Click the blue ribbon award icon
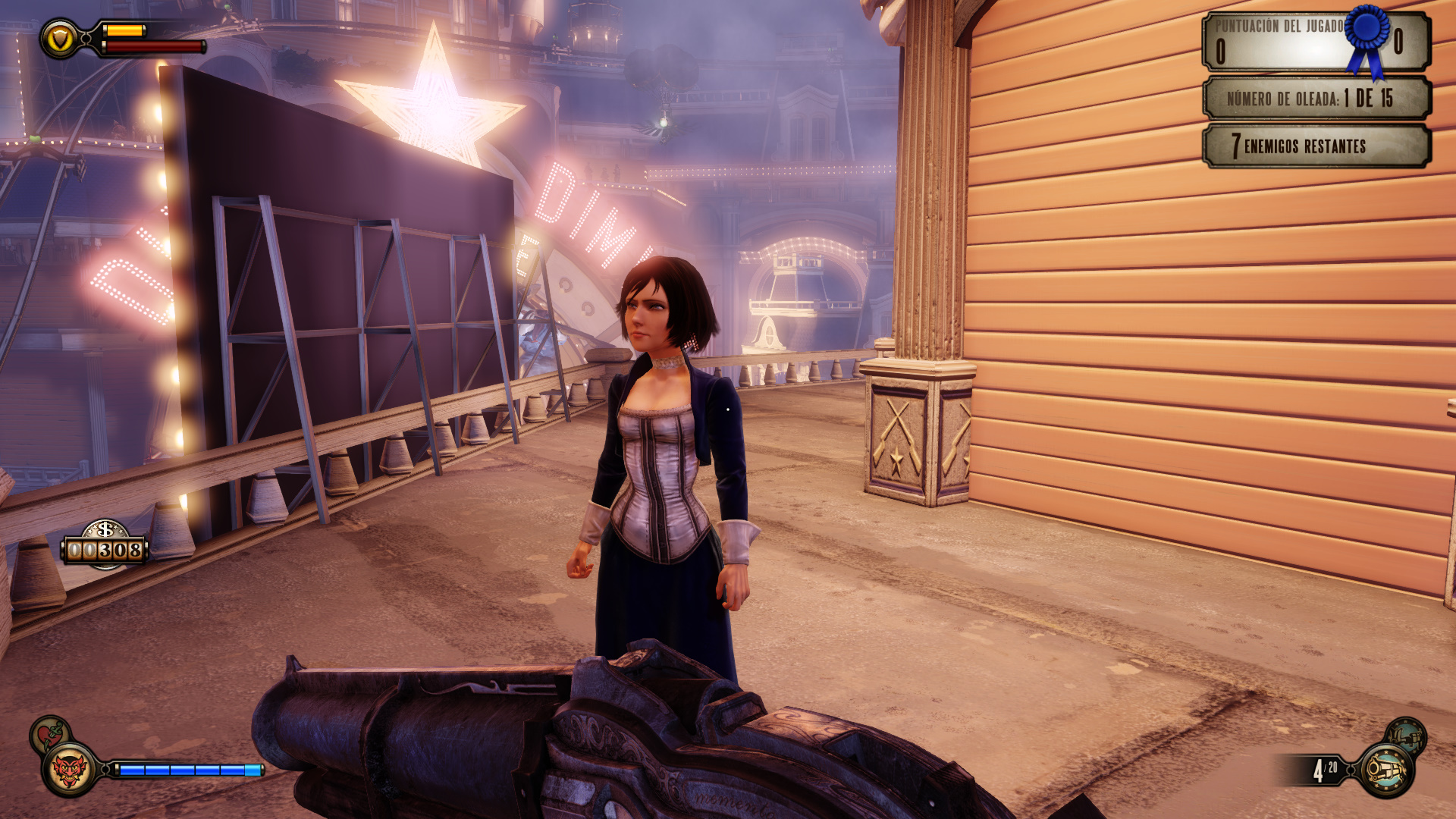1456x819 pixels. click(x=1368, y=39)
